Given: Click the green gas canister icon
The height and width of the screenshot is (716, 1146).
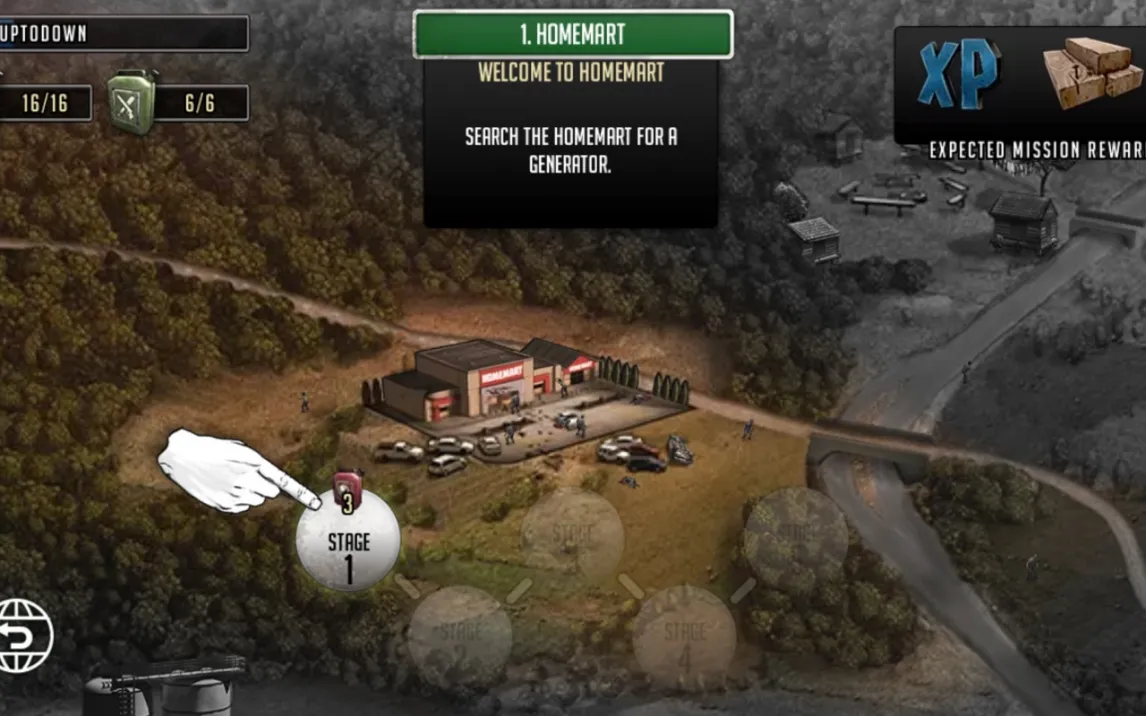Looking at the screenshot, I should [x=131, y=102].
